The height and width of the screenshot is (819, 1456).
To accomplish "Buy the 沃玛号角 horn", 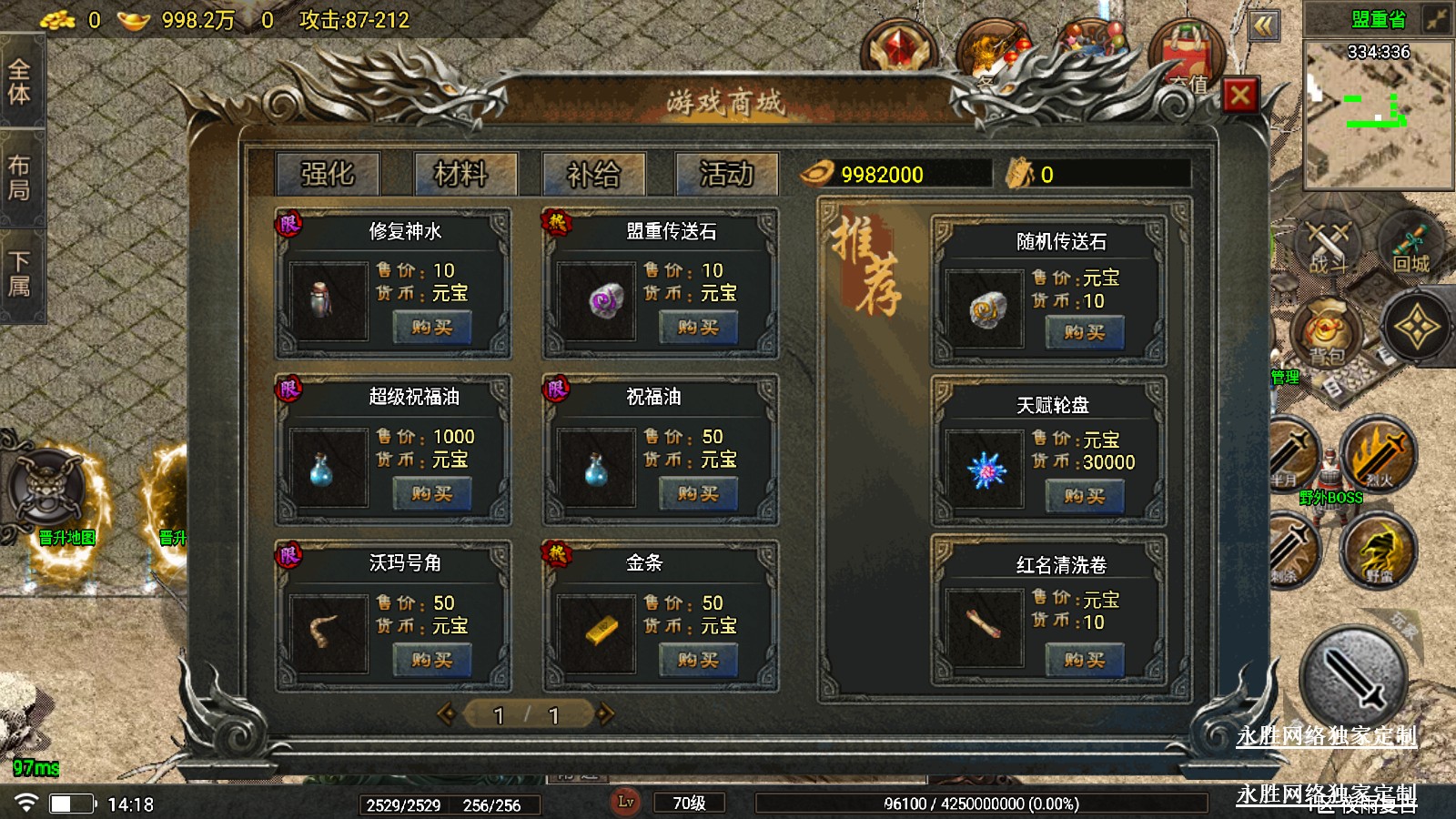I will coord(431,660).
